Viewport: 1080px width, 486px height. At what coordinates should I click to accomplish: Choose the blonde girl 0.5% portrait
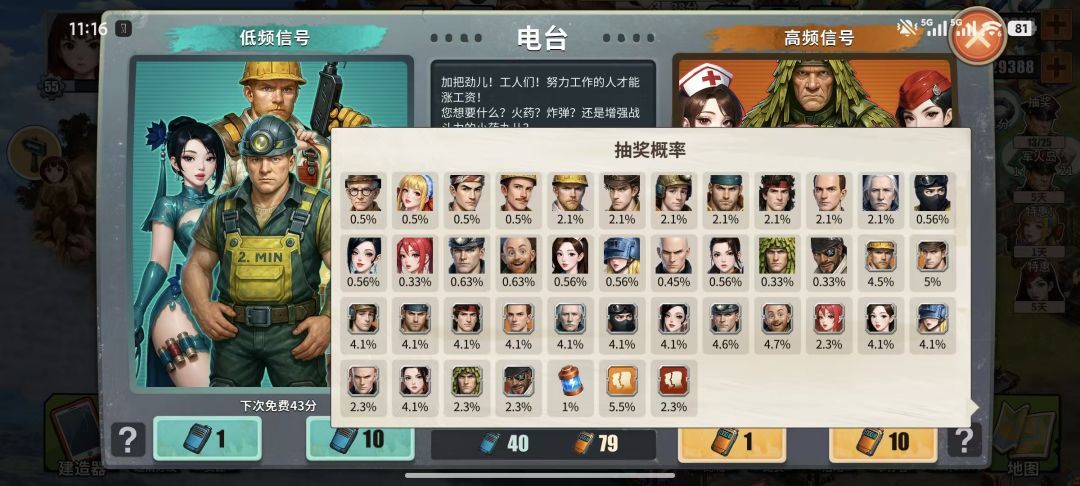tap(414, 193)
